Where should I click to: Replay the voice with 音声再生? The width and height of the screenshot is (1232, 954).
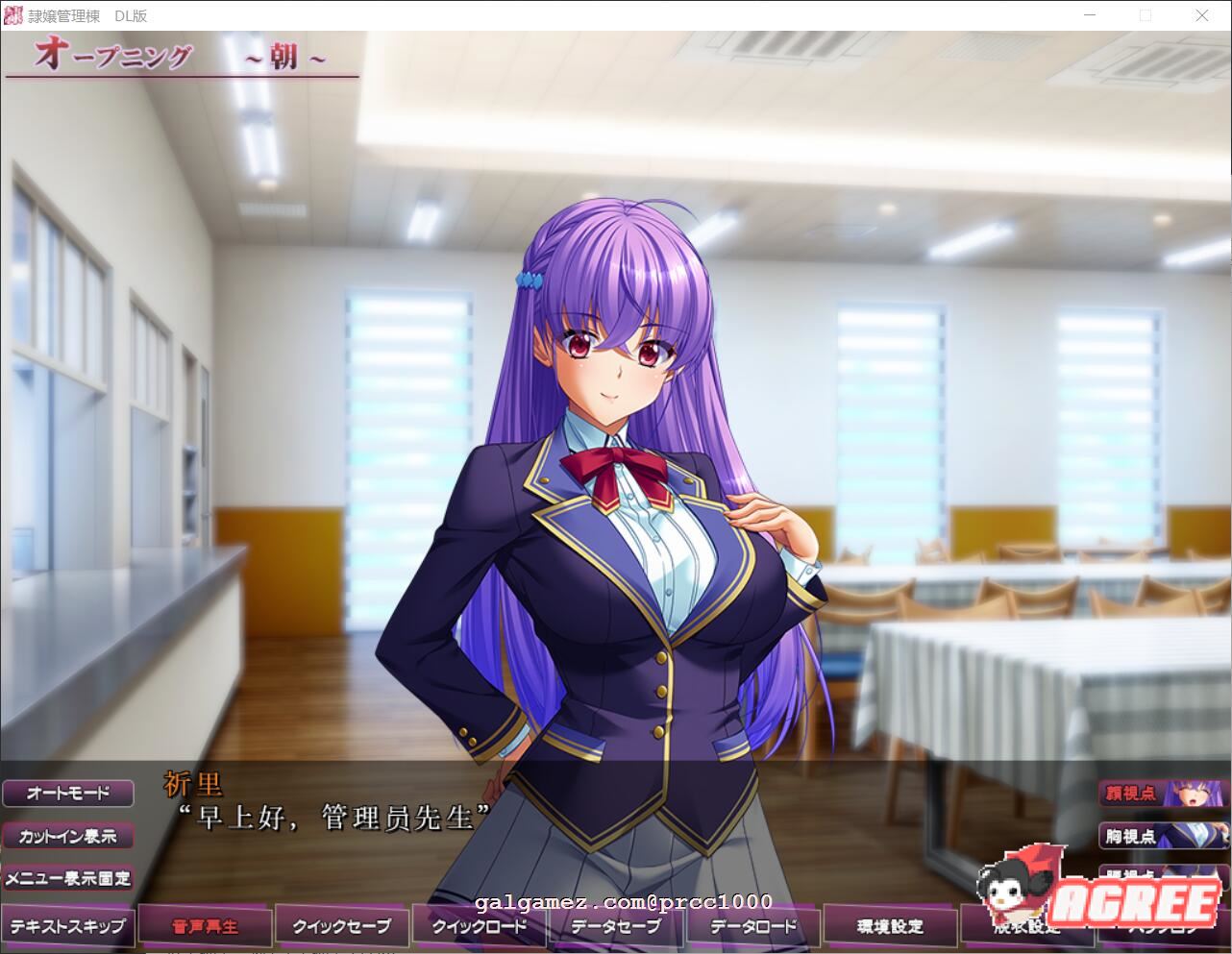(205, 925)
